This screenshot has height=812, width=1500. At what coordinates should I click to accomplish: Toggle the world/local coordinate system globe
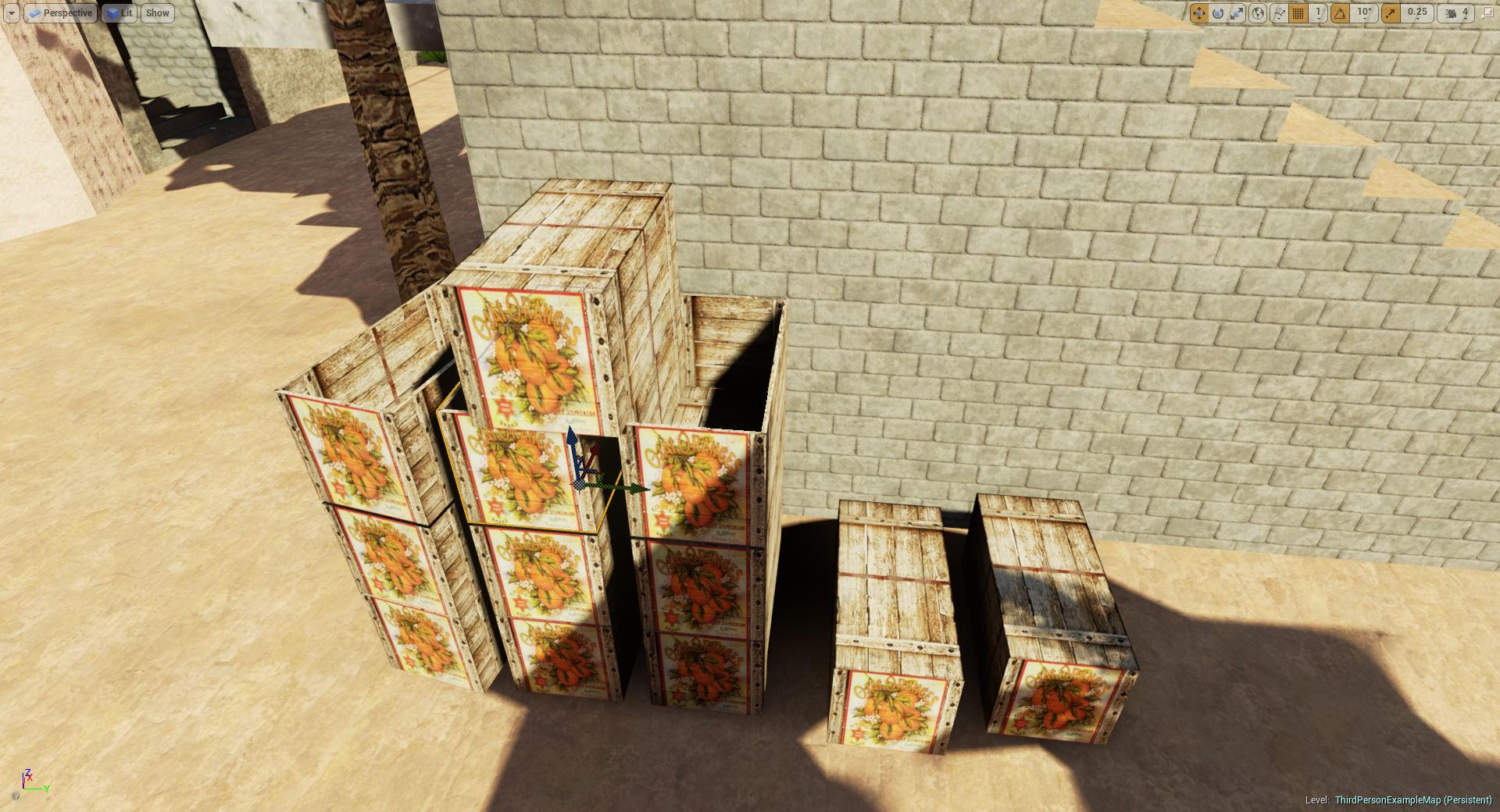1257,13
